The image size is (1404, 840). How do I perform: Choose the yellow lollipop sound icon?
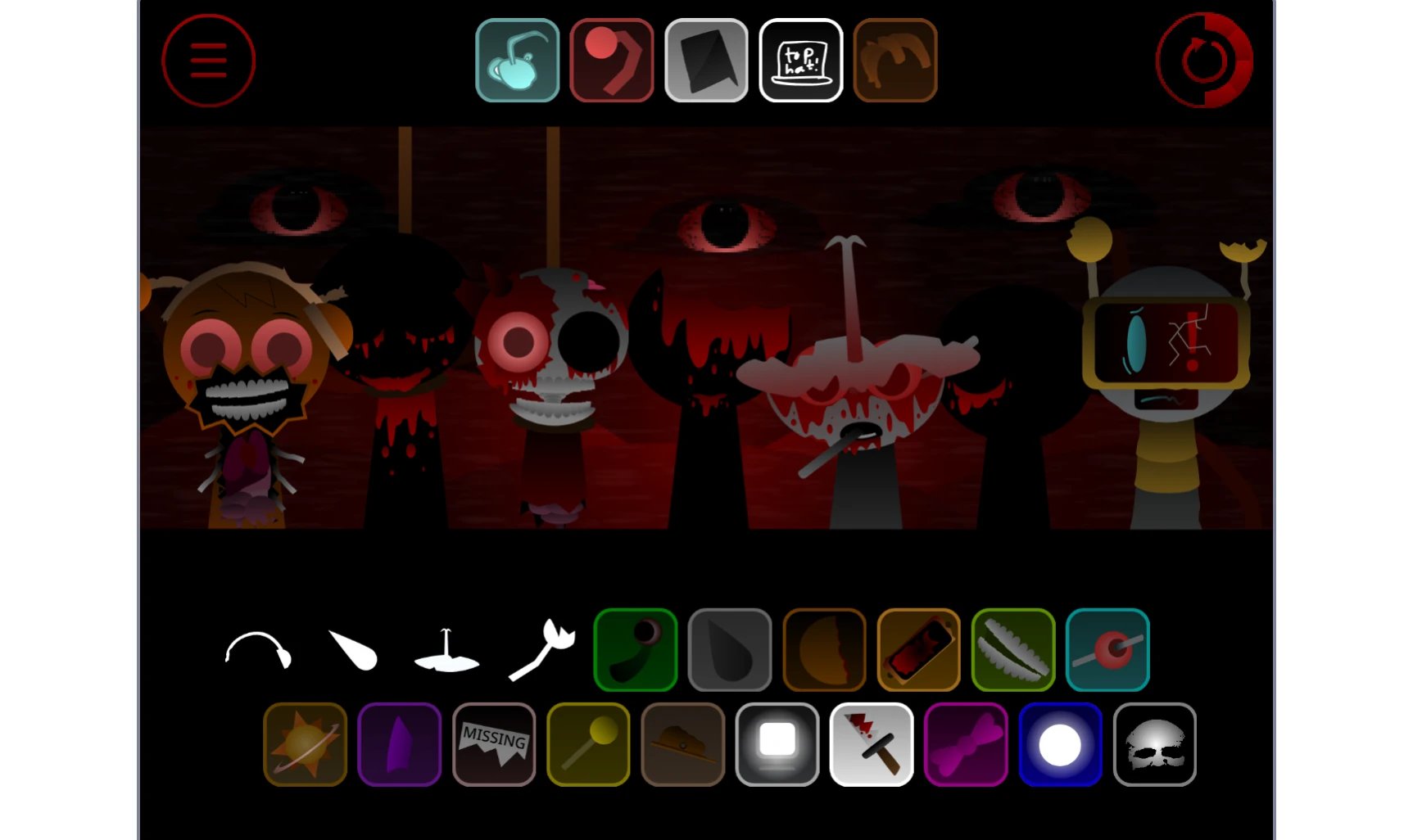point(588,744)
